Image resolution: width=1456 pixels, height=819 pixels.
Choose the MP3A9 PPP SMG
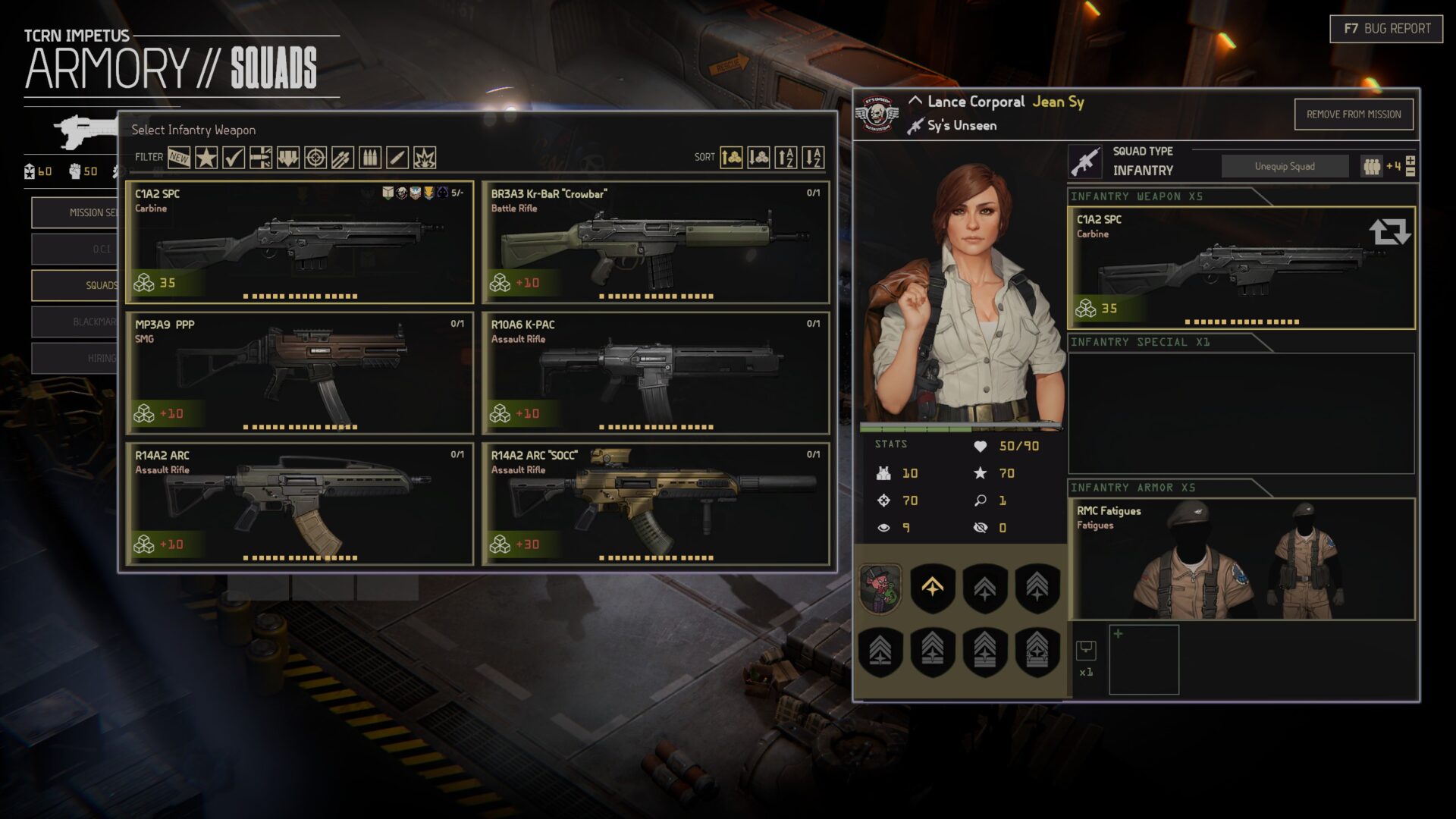[x=300, y=373]
